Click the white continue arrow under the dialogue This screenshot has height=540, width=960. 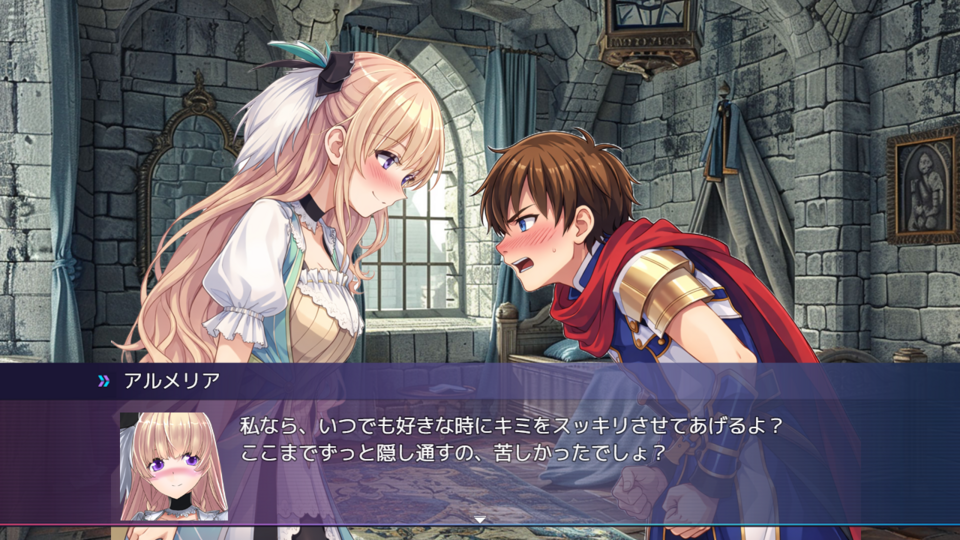(x=480, y=519)
